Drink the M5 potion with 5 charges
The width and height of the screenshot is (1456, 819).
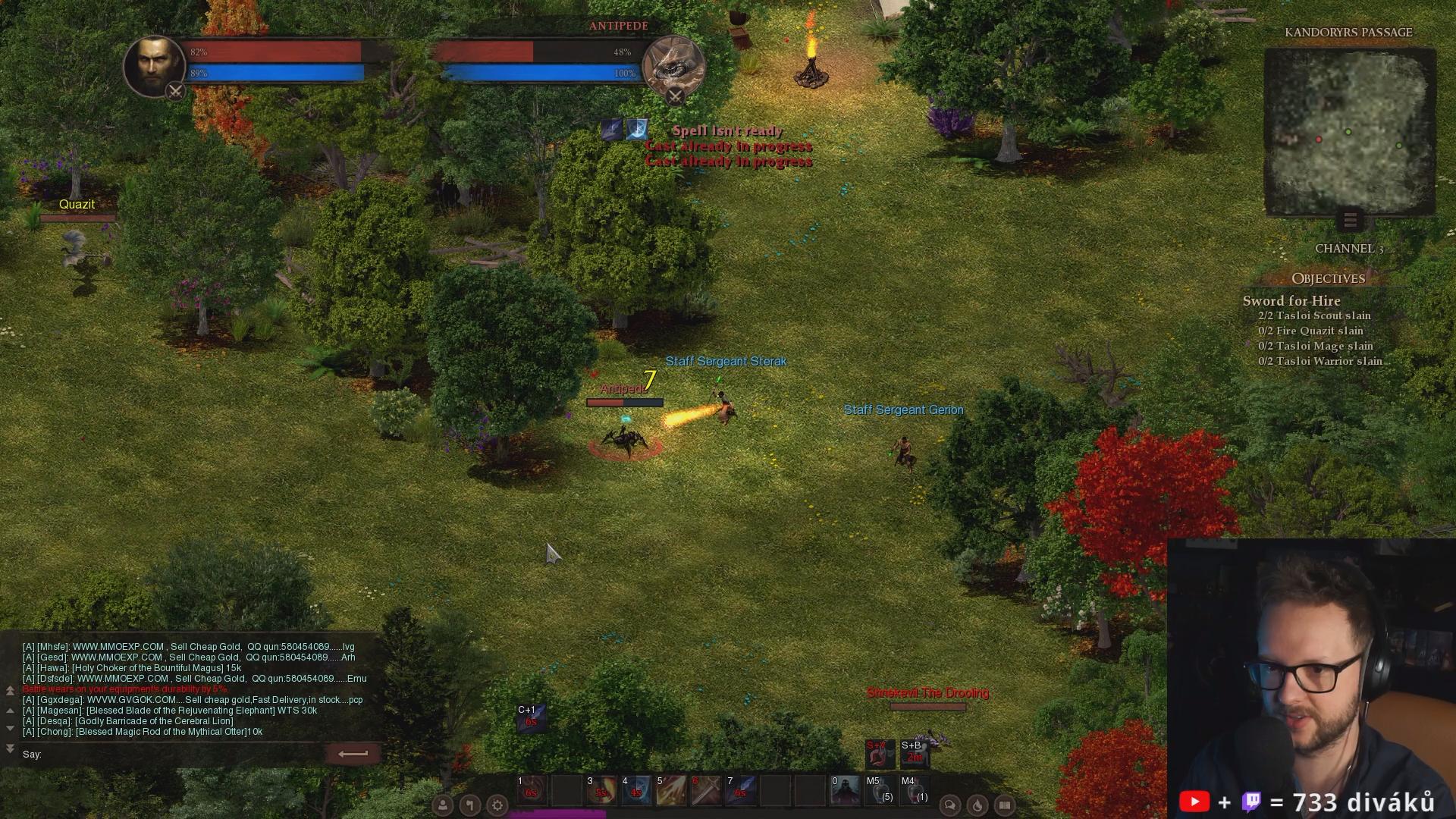pos(880,790)
